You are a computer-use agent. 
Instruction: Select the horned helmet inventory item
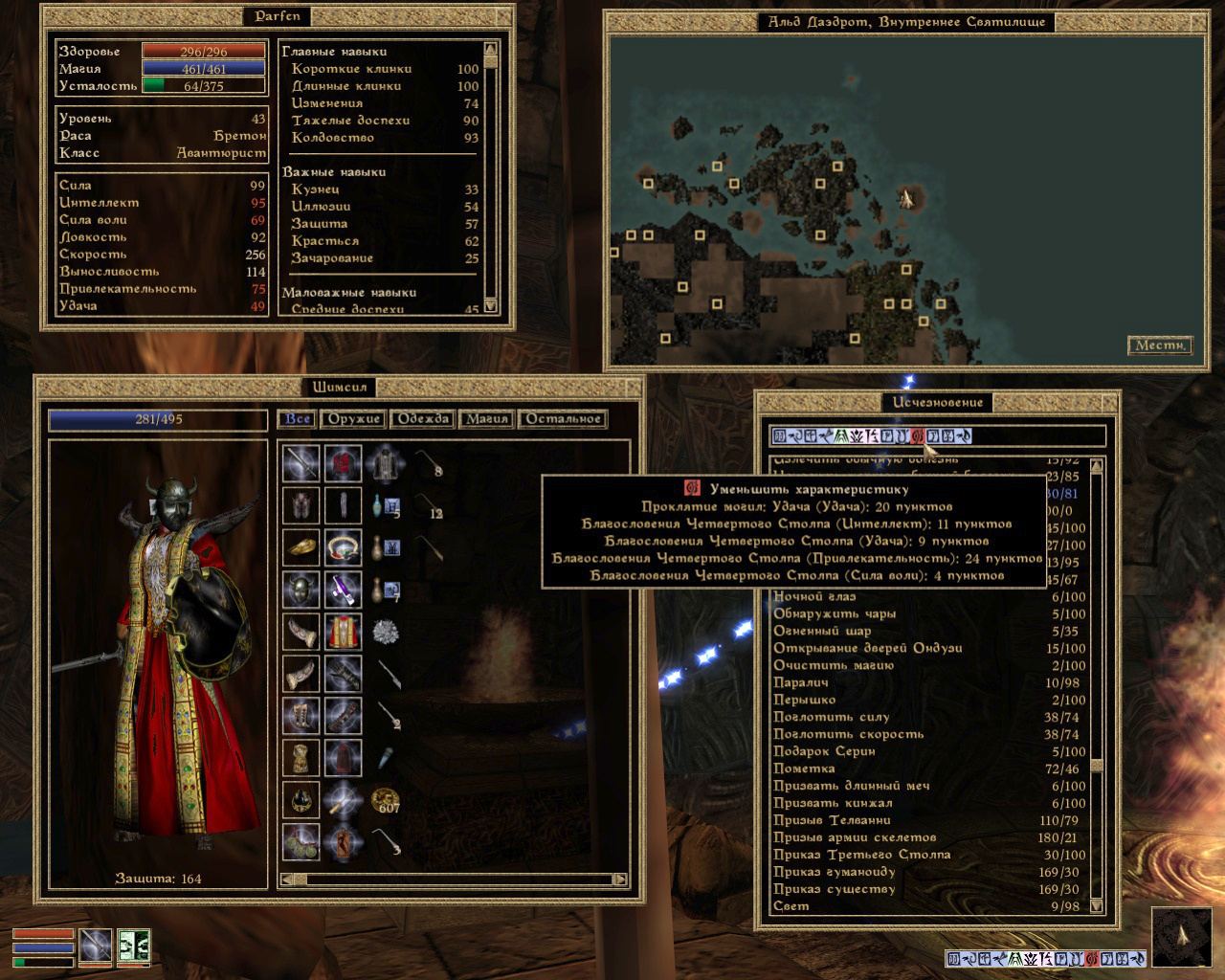click(x=301, y=589)
